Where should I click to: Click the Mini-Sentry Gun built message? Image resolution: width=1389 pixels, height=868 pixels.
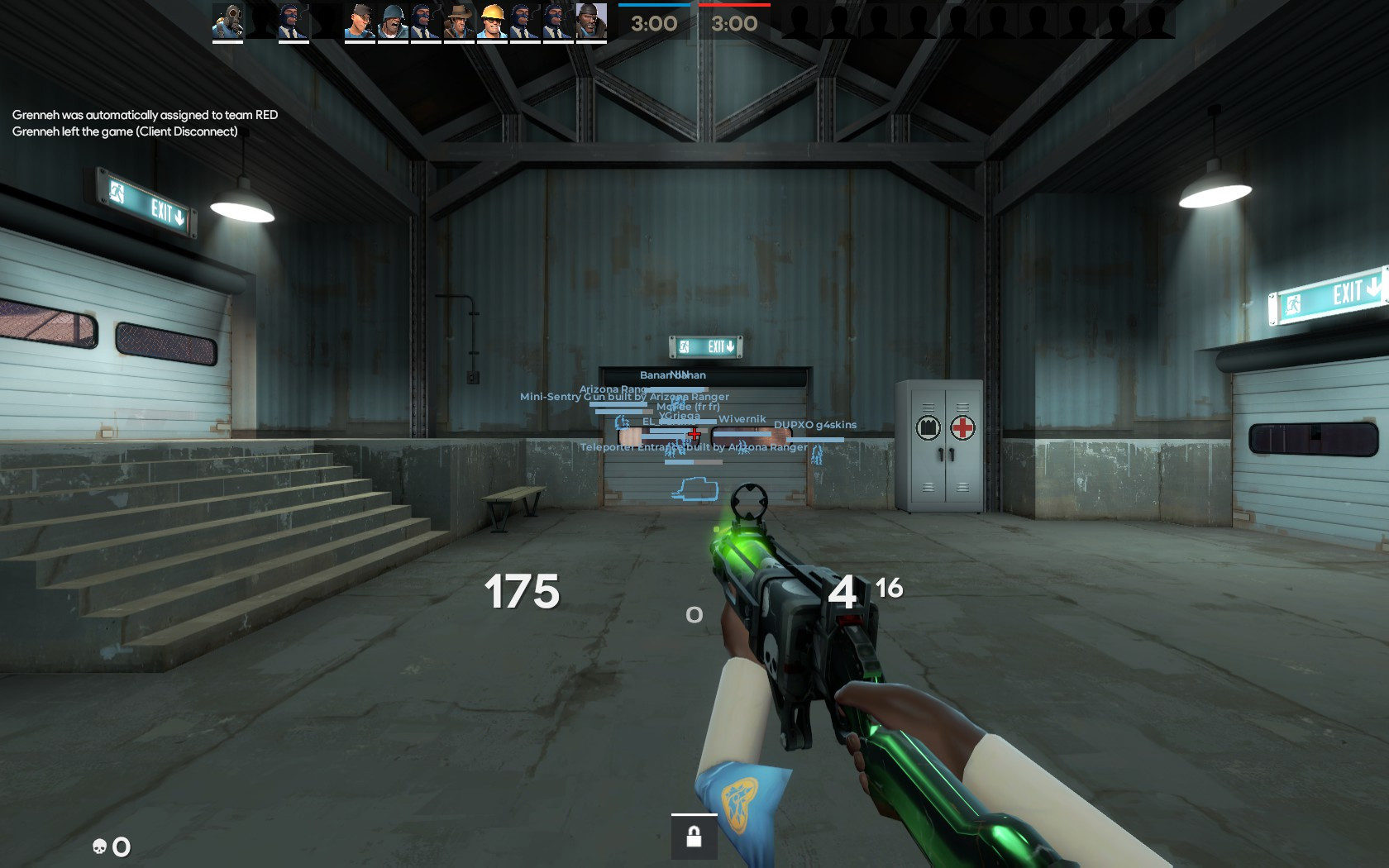click(x=623, y=397)
